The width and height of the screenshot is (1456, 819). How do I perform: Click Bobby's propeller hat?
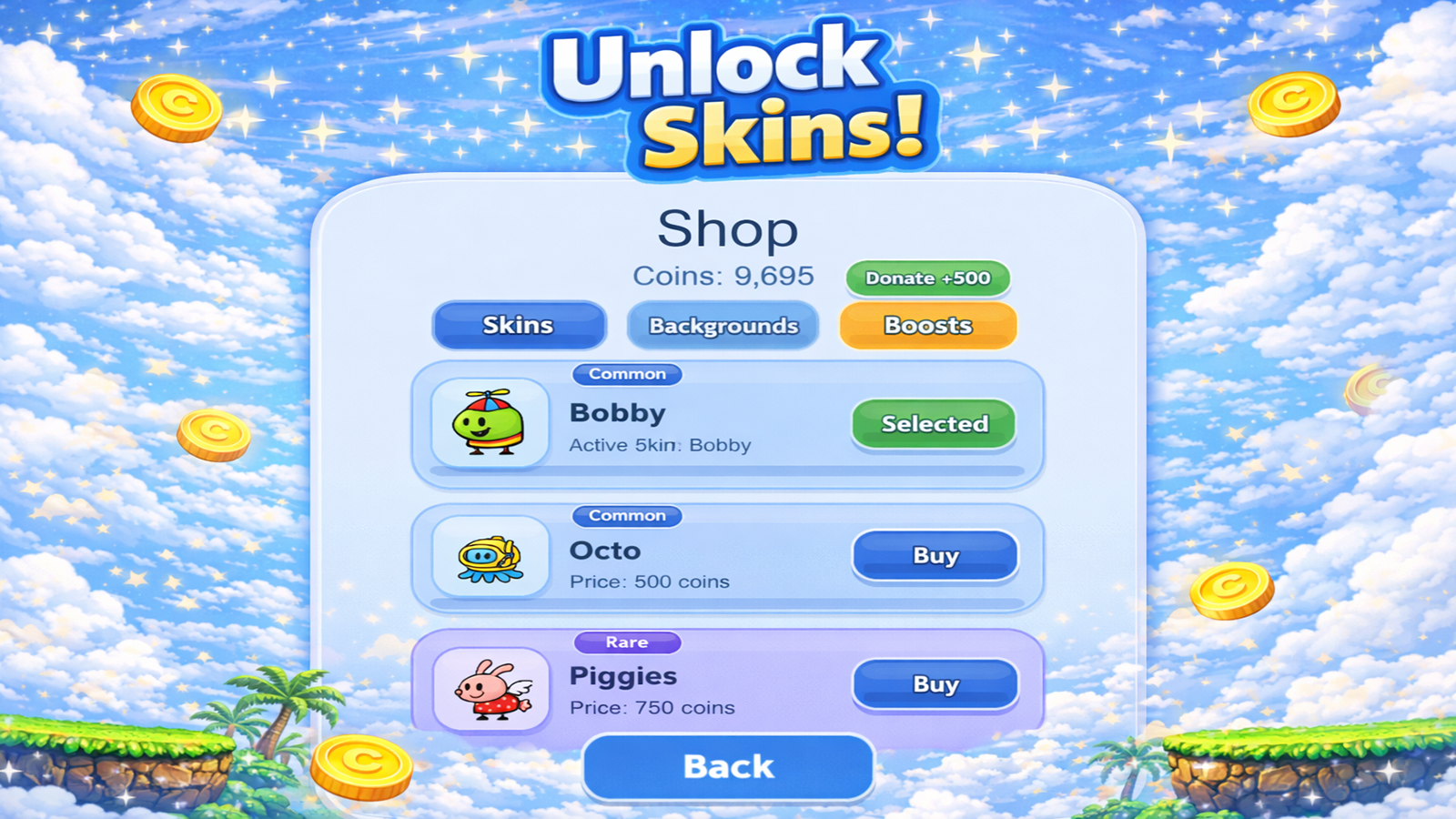(489, 393)
